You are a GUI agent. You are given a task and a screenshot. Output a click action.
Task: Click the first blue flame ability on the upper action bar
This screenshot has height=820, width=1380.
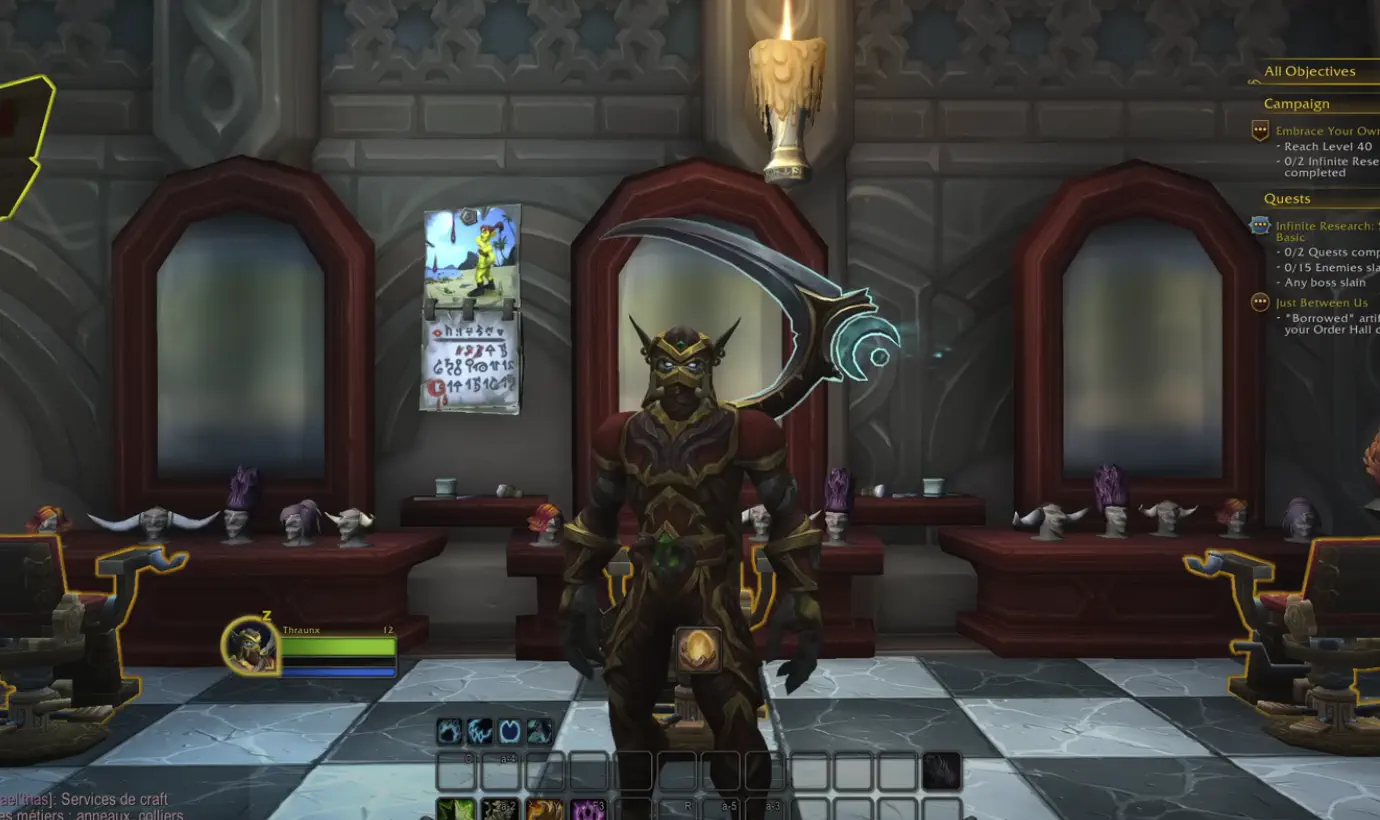(x=448, y=730)
